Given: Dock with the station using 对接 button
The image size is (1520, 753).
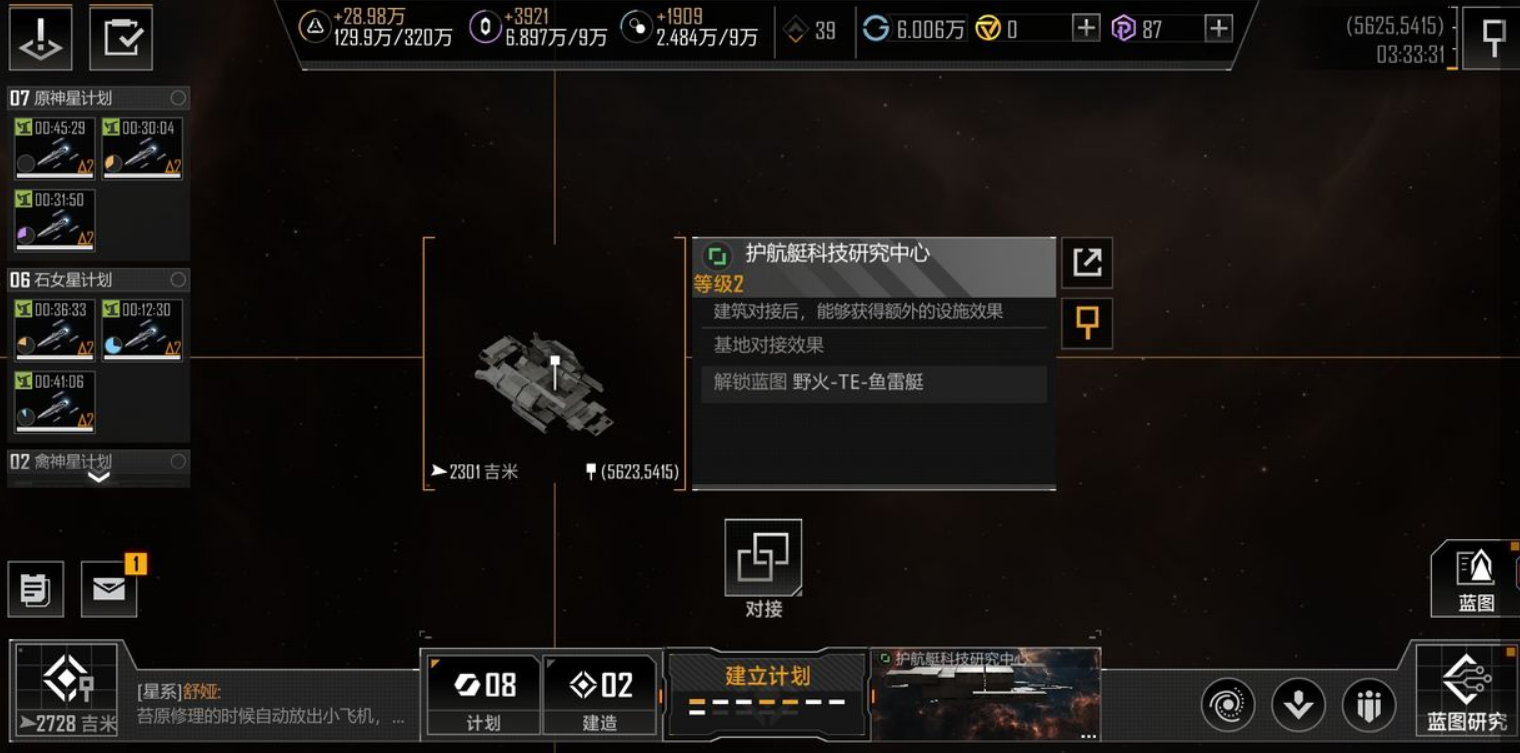Looking at the screenshot, I should tap(763, 559).
